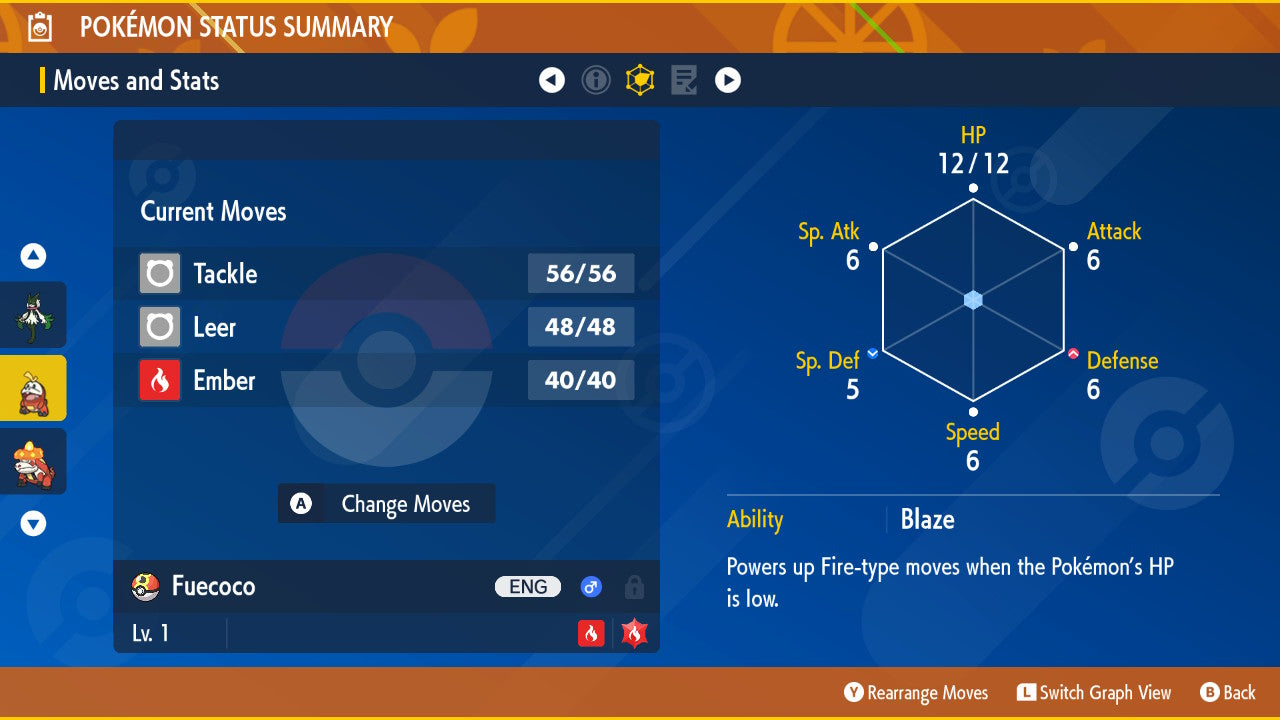Select the top party Pokémon sprite
Screen dimensions: 1280x720
point(33,315)
